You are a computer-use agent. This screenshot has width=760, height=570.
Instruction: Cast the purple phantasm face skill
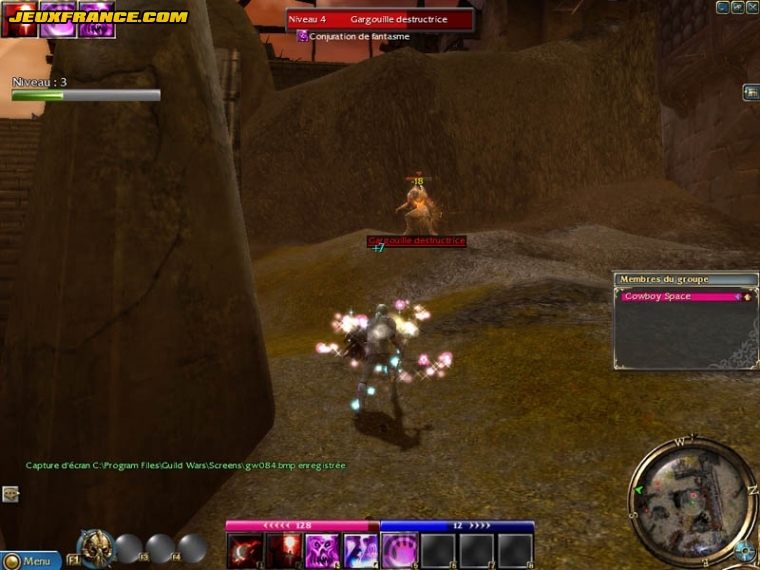tap(322, 551)
